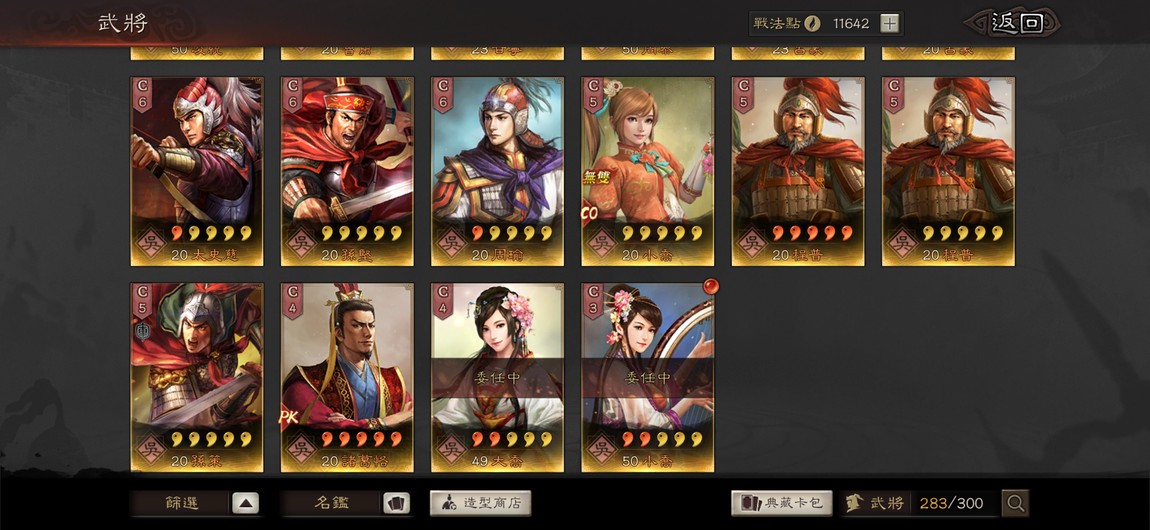Add more 戰法點 with the plus button
Image resolution: width=1150 pixels, height=530 pixels.
point(890,23)
